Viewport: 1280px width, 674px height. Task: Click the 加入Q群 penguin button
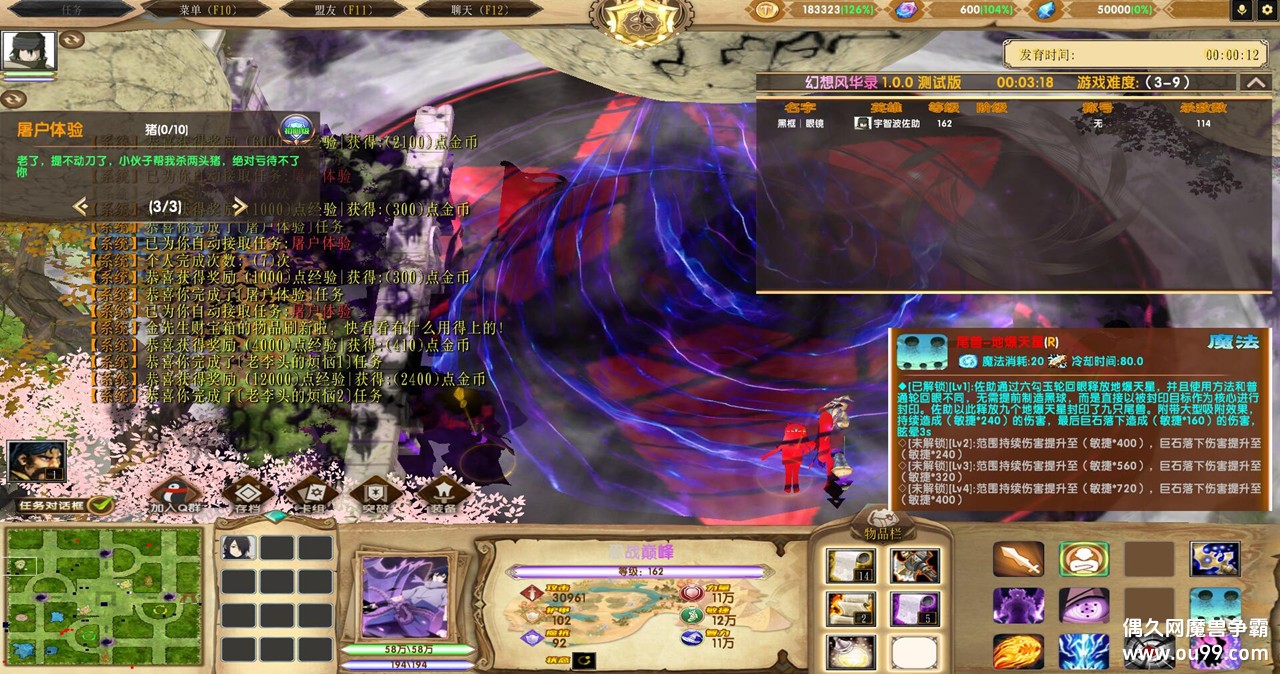176,495
